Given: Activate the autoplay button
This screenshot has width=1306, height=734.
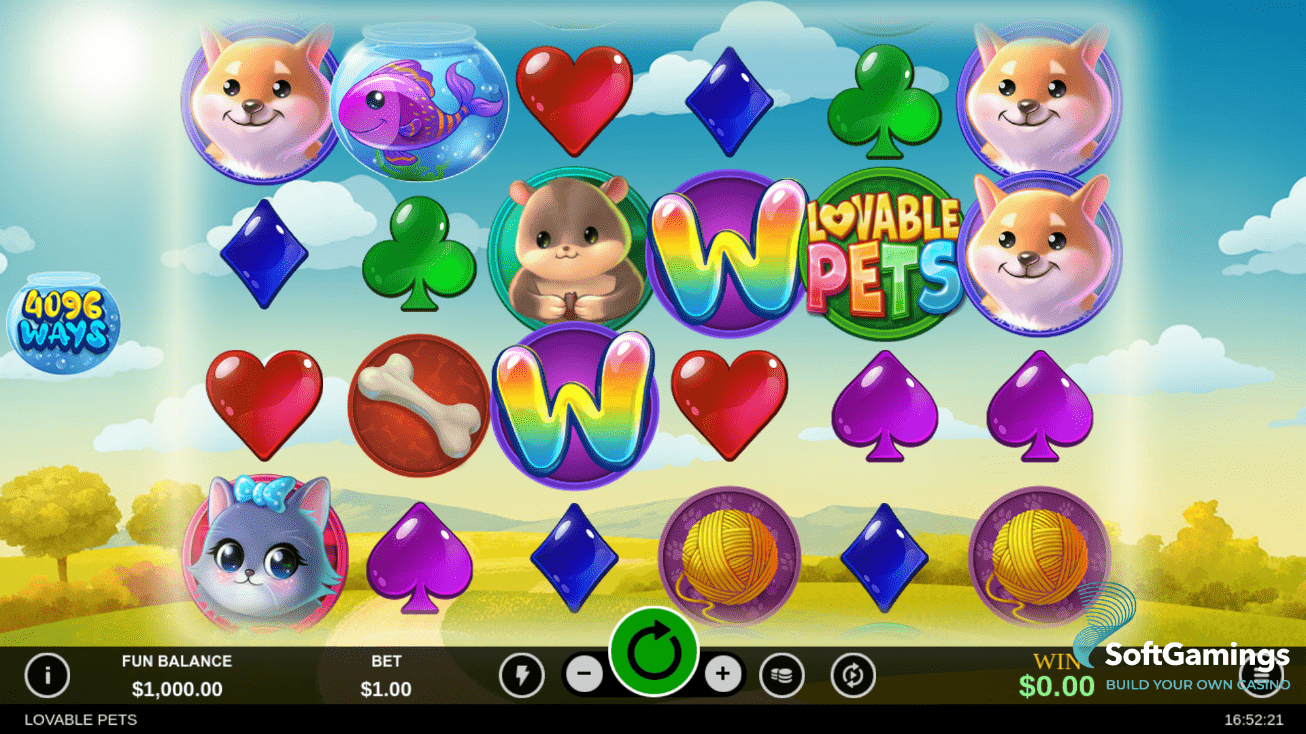Looking at the screenshot, I should click(852, 676).
